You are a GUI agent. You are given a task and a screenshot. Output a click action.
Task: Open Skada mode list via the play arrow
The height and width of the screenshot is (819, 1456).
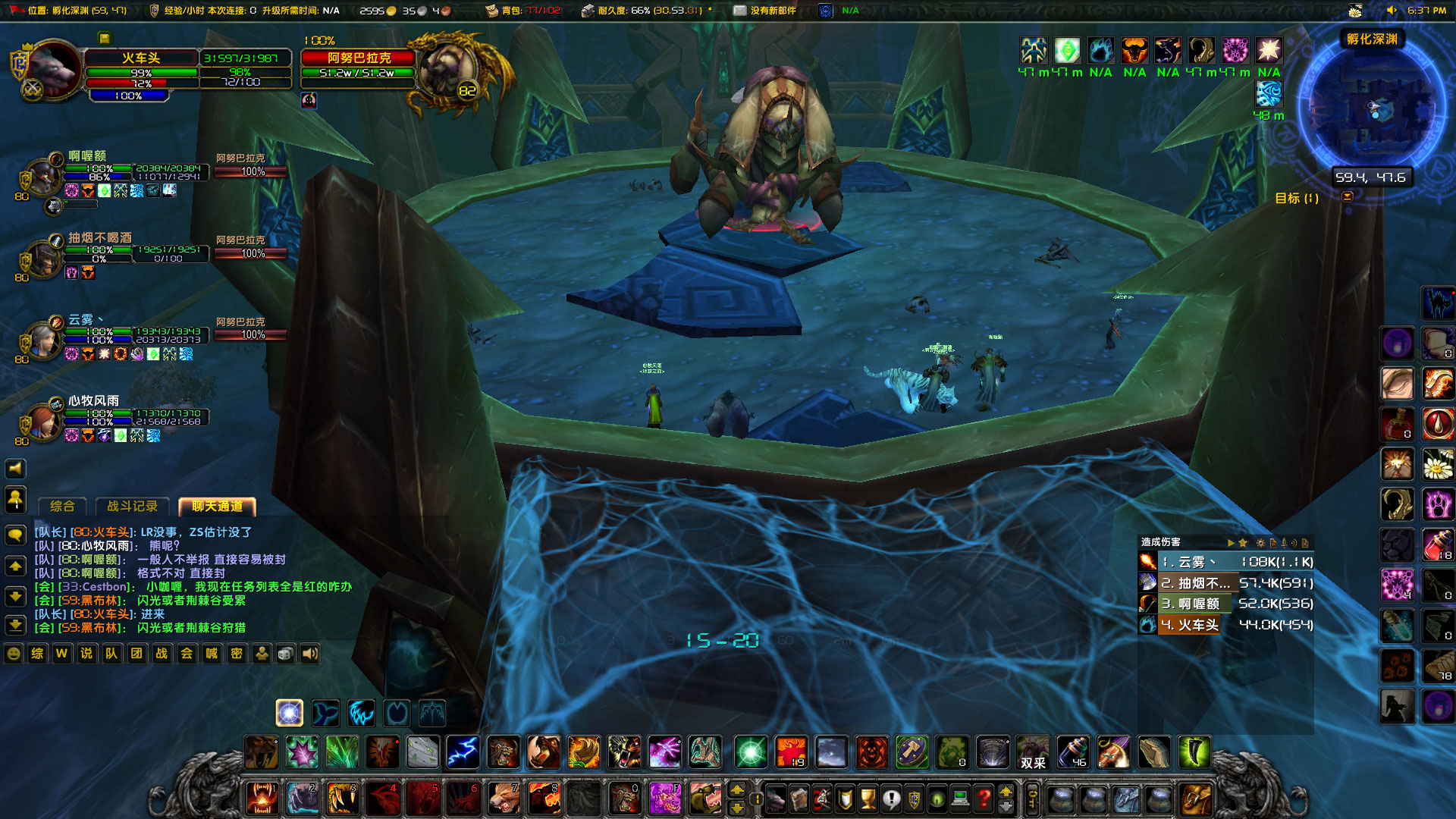point(1232,544)
